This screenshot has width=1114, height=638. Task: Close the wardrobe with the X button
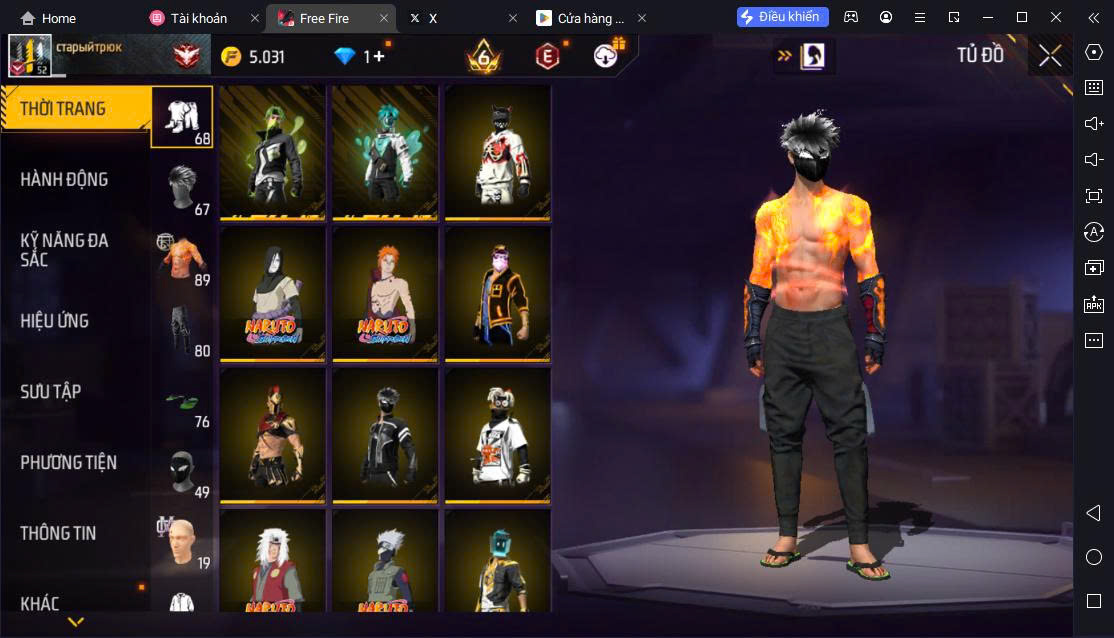click(1050, 56)
